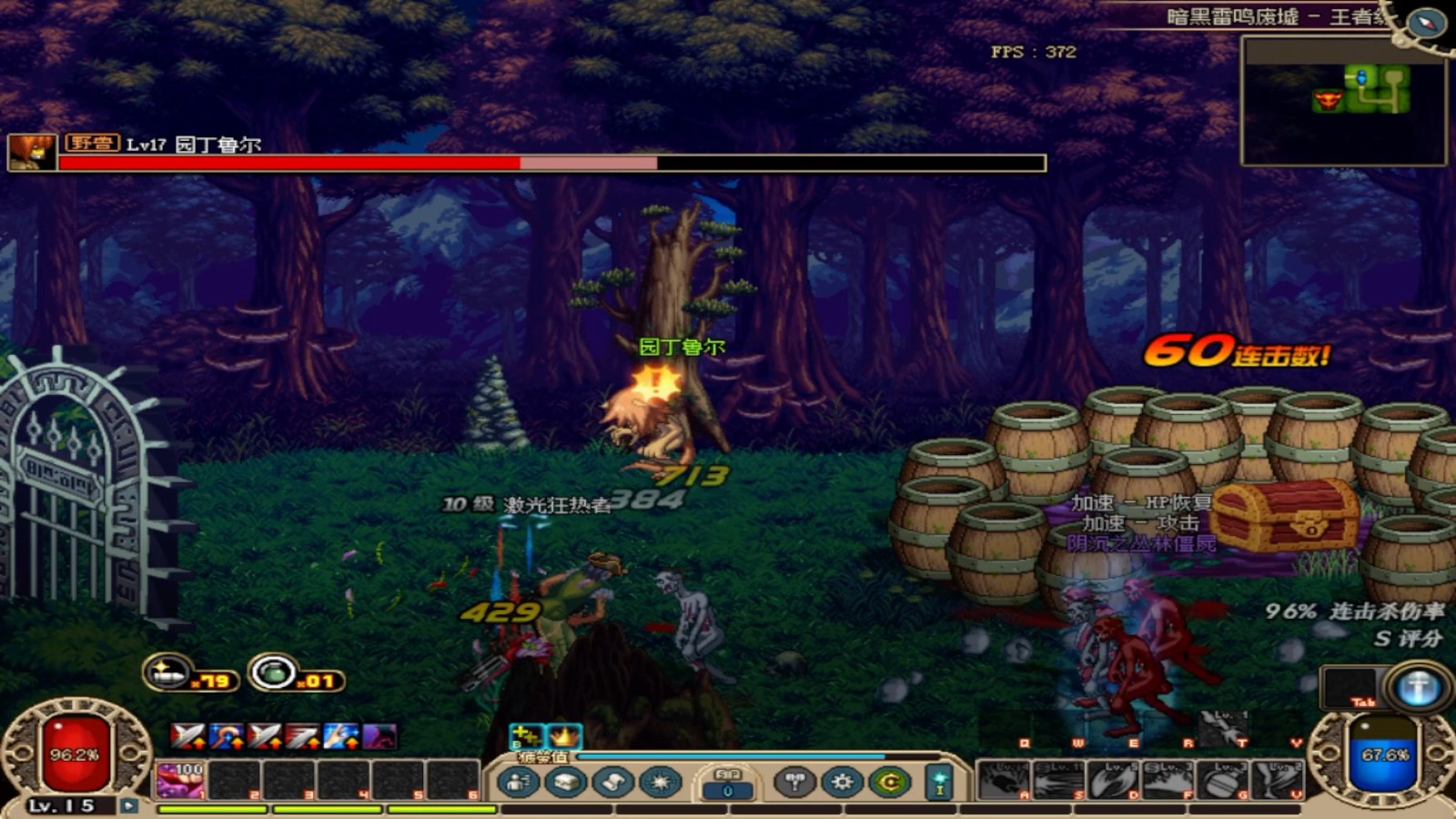Open the quest scroll menu button
This screenshot has width=1456, height=819.
point(612,782)
